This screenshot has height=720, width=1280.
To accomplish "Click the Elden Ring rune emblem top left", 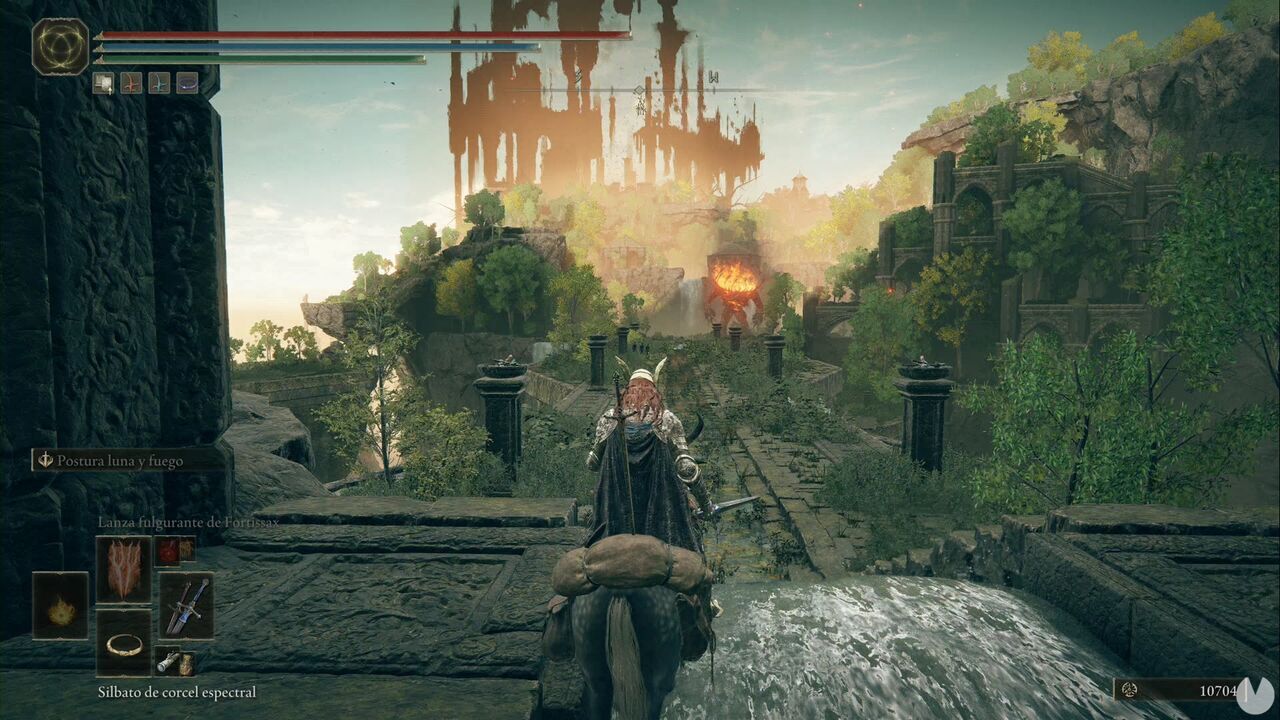I will point(61,44).
